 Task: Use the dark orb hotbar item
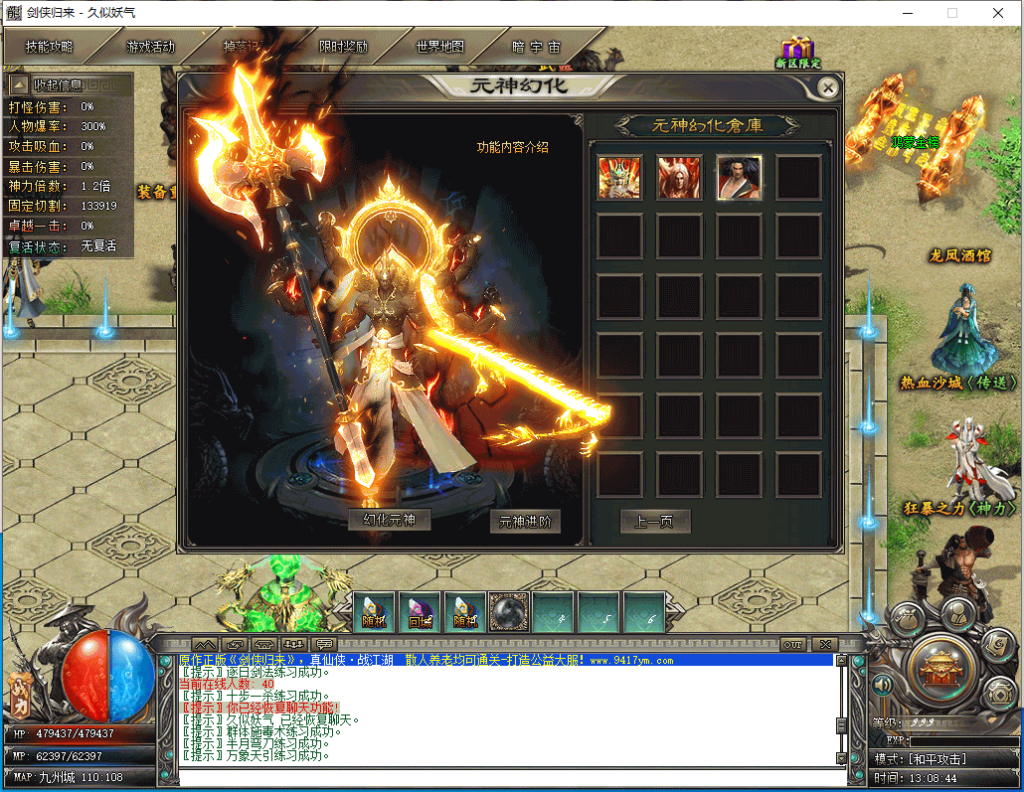(x=509, y=611)
